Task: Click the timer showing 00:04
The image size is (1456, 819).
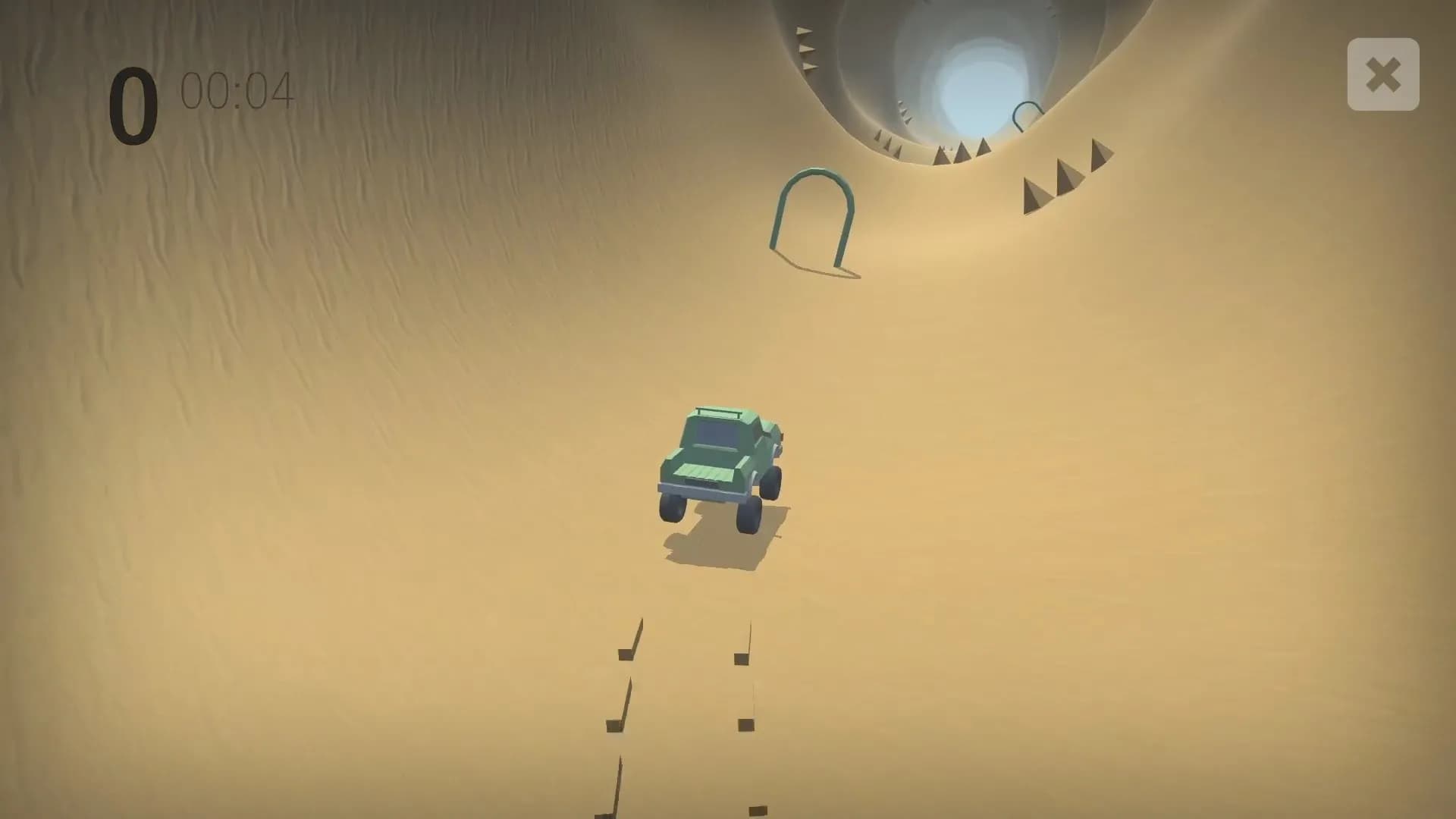Action: [235, 89]
